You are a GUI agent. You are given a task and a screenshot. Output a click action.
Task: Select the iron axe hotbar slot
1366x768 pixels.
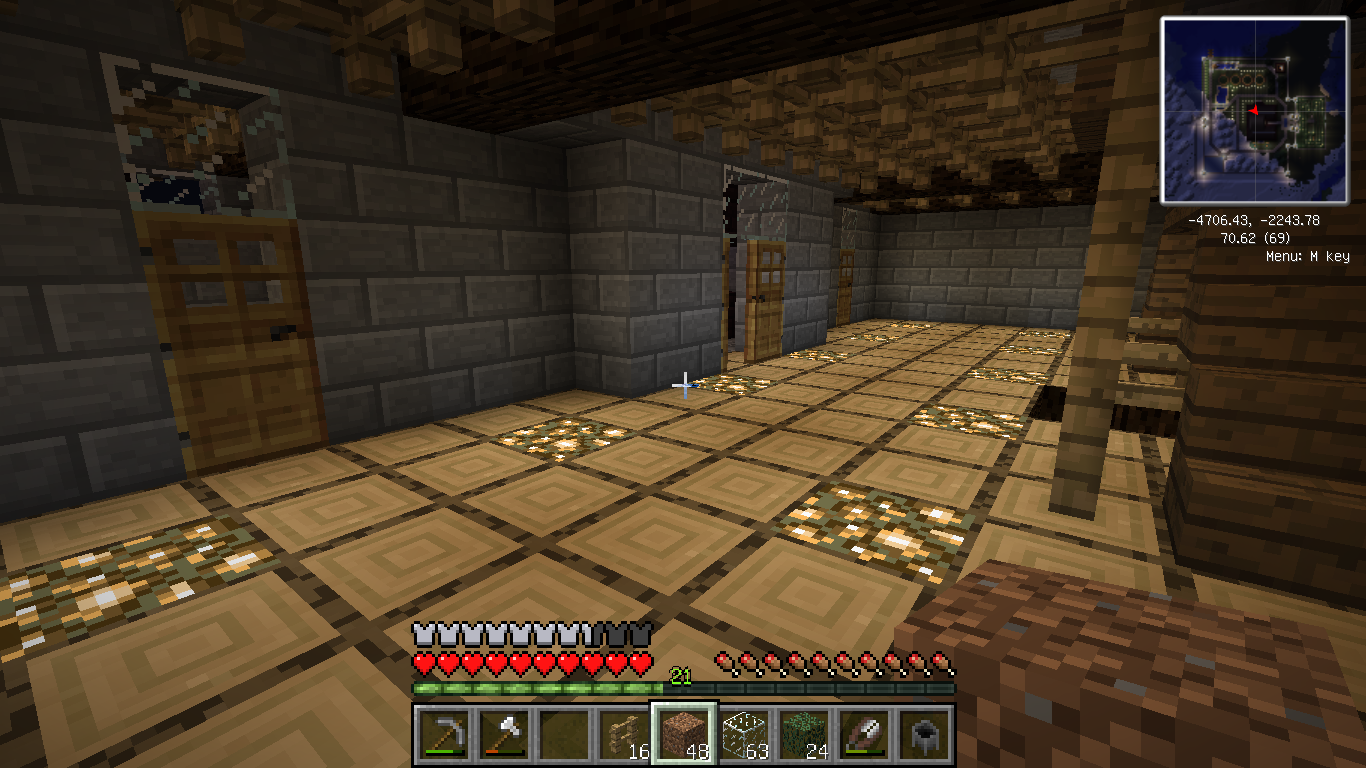click(502, 735)
